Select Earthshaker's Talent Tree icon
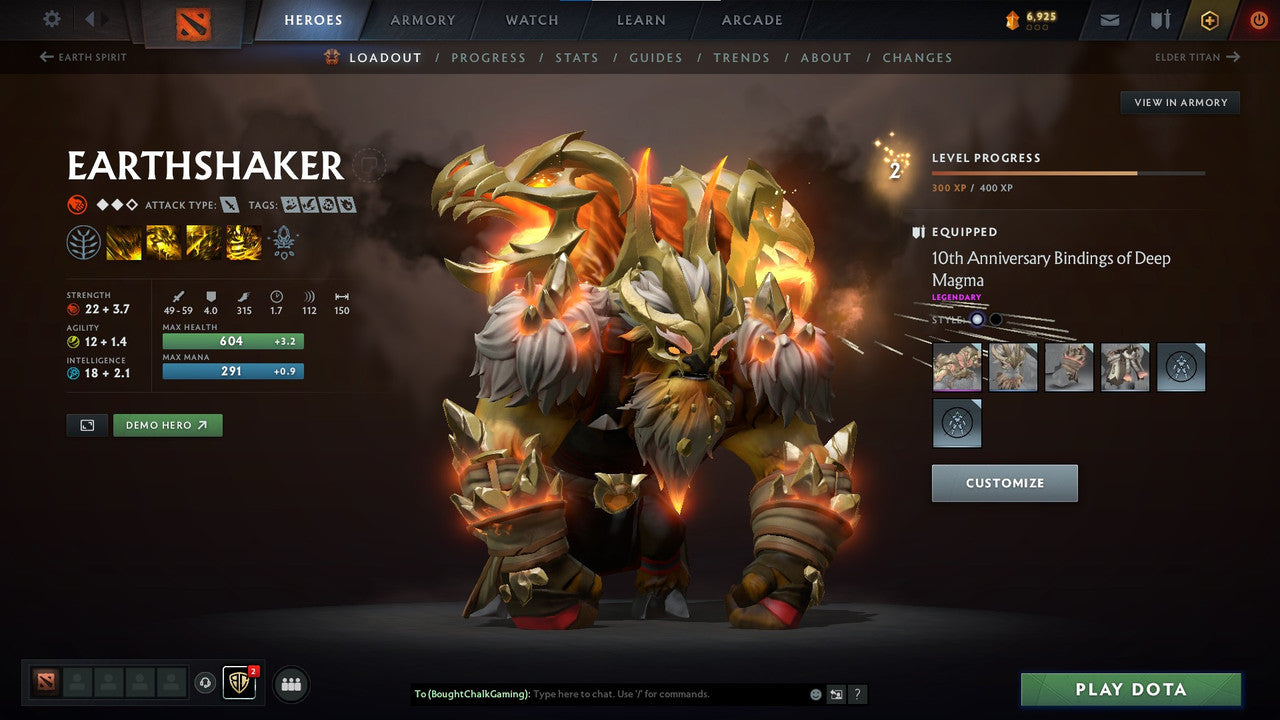 pyautogui.click(x=83, y=242)
